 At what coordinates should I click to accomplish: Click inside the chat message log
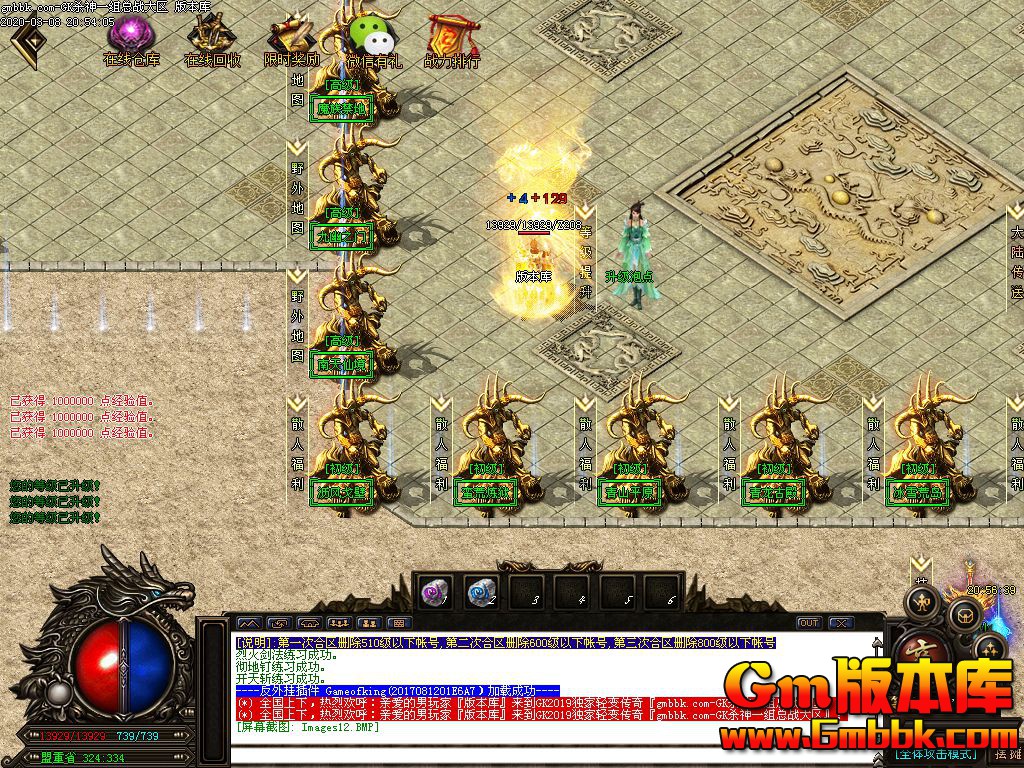pos(540,685)
